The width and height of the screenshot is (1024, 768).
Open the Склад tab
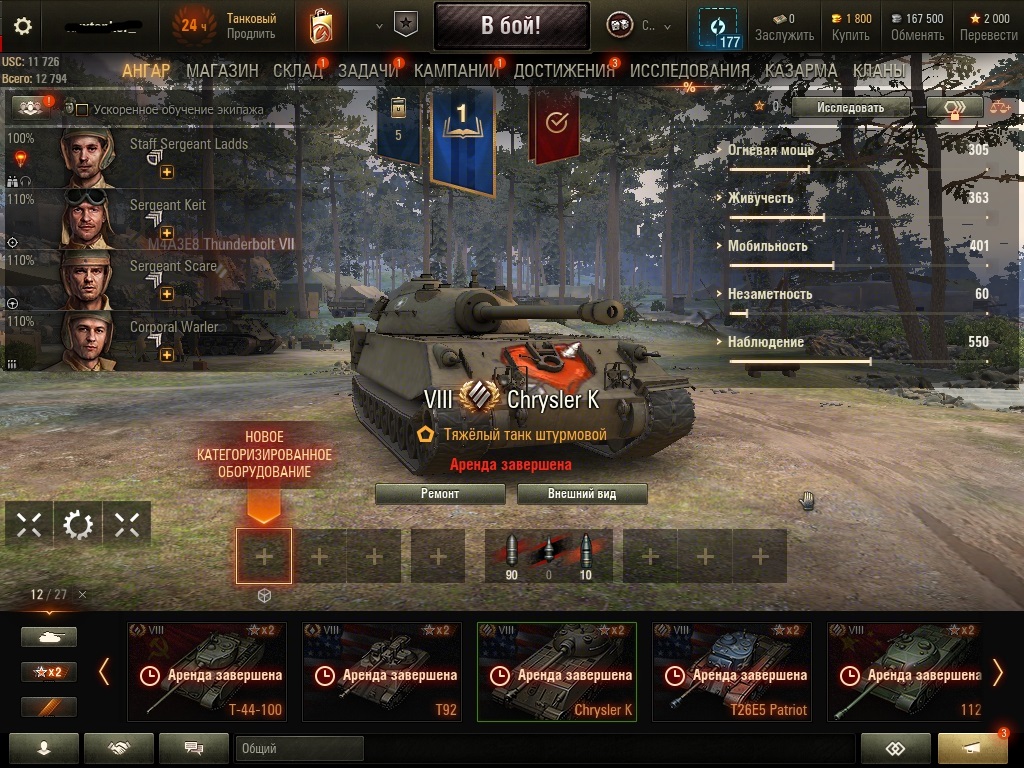(x=297, y=70)
